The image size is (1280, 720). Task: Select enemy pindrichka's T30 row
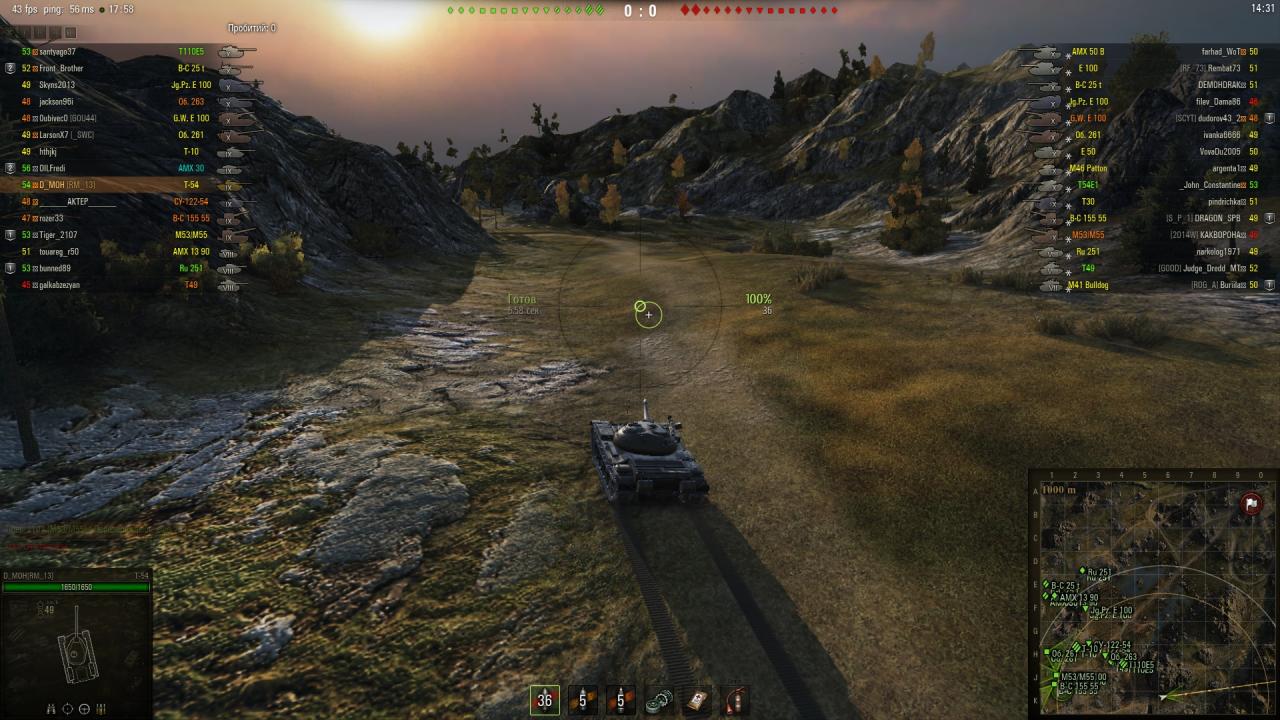[x=1150, y=202]
